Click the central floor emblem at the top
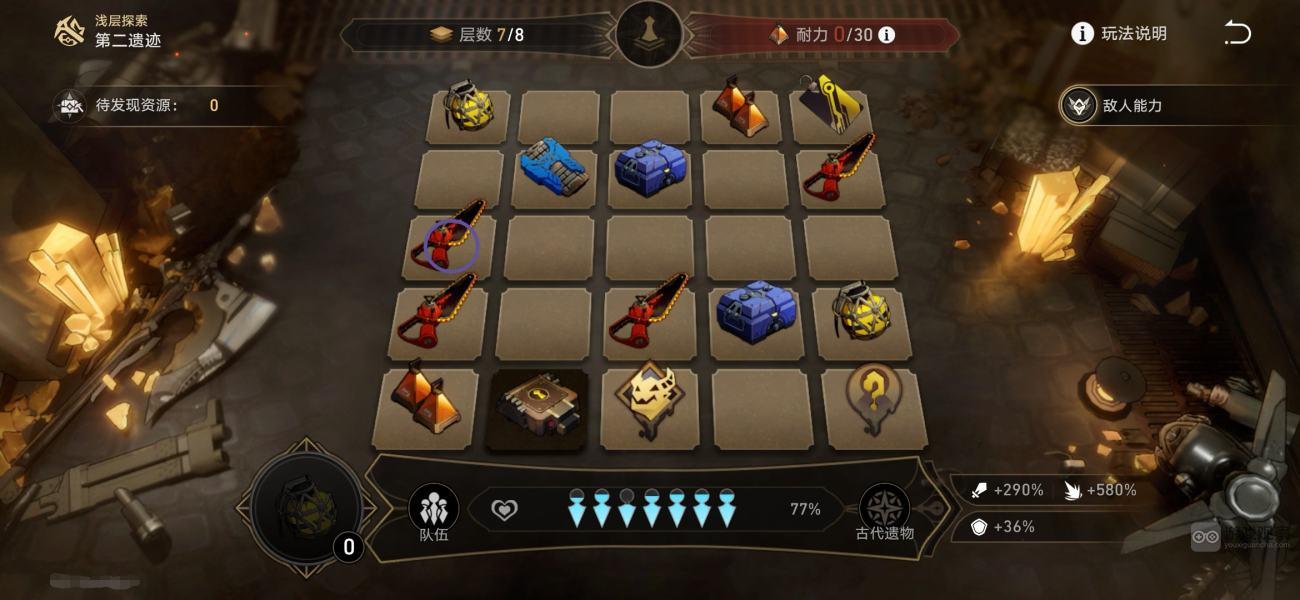Screen dimensions: 1300x600 pyautogui.click(x=649, y=34)
